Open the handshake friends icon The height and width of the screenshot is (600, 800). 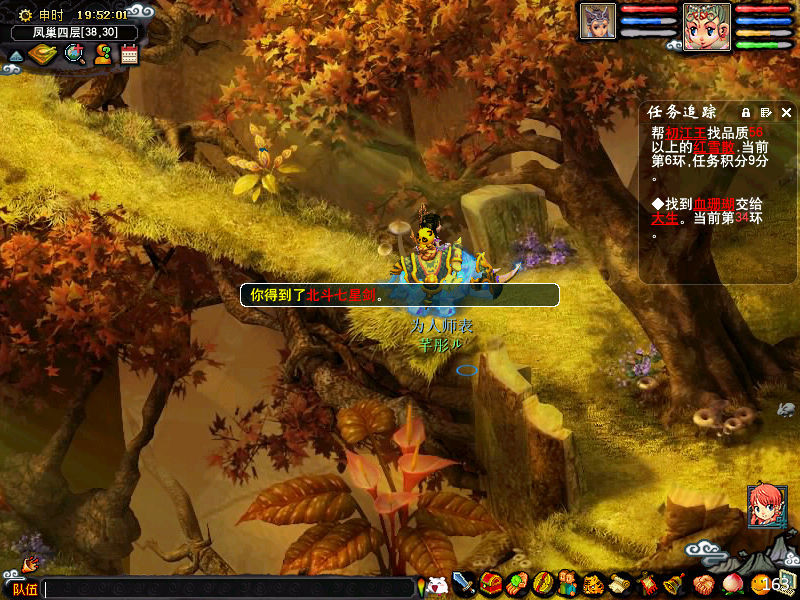(x=702, y=583)
